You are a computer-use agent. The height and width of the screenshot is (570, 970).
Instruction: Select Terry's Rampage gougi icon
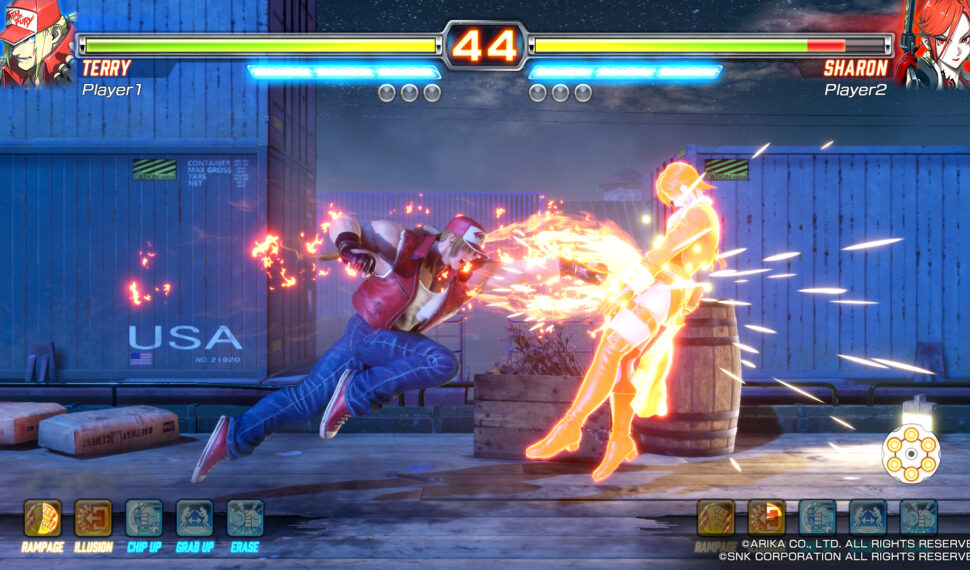point(43,518)
